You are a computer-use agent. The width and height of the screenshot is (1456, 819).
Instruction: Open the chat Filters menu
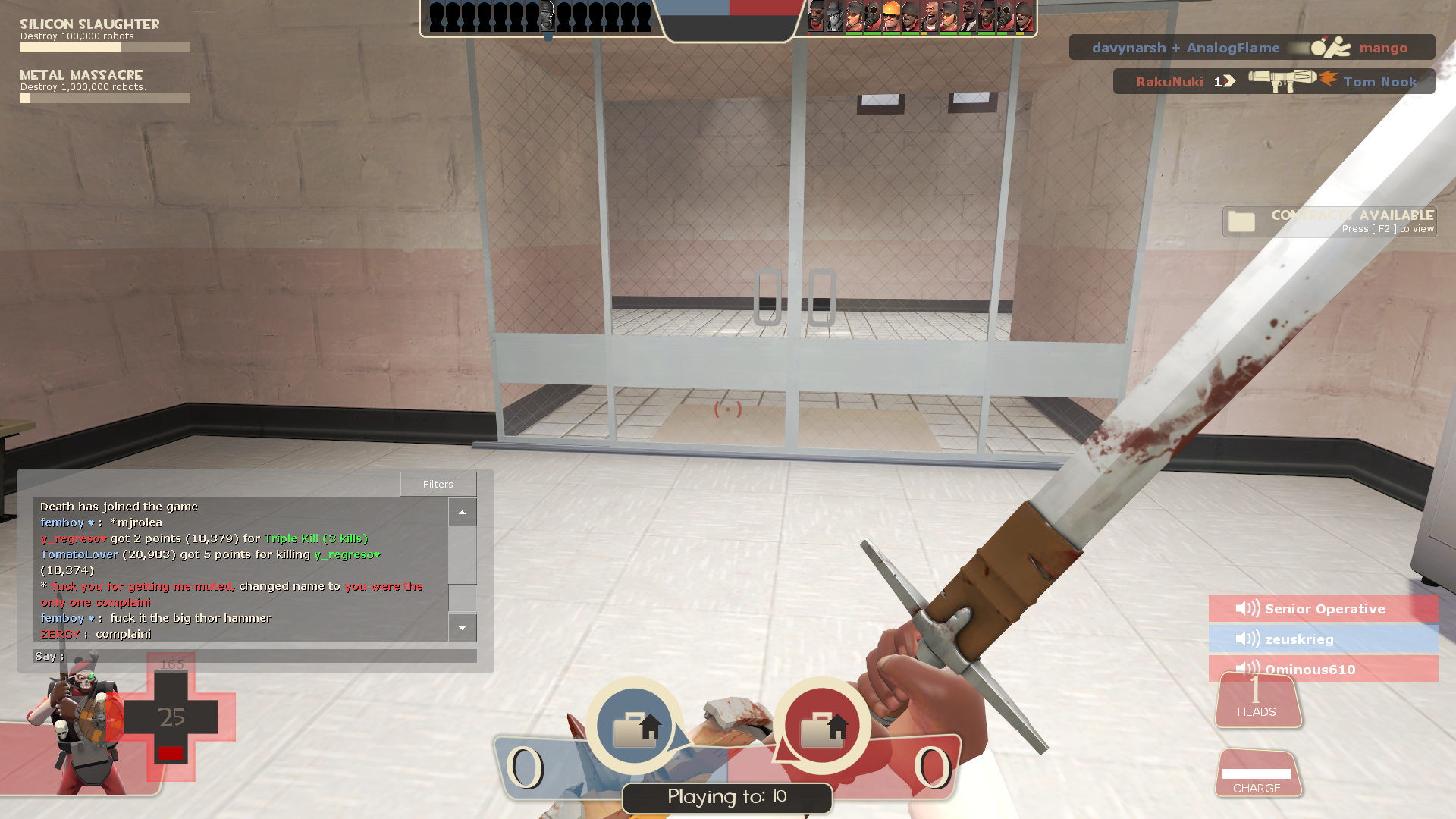(438, 484)
